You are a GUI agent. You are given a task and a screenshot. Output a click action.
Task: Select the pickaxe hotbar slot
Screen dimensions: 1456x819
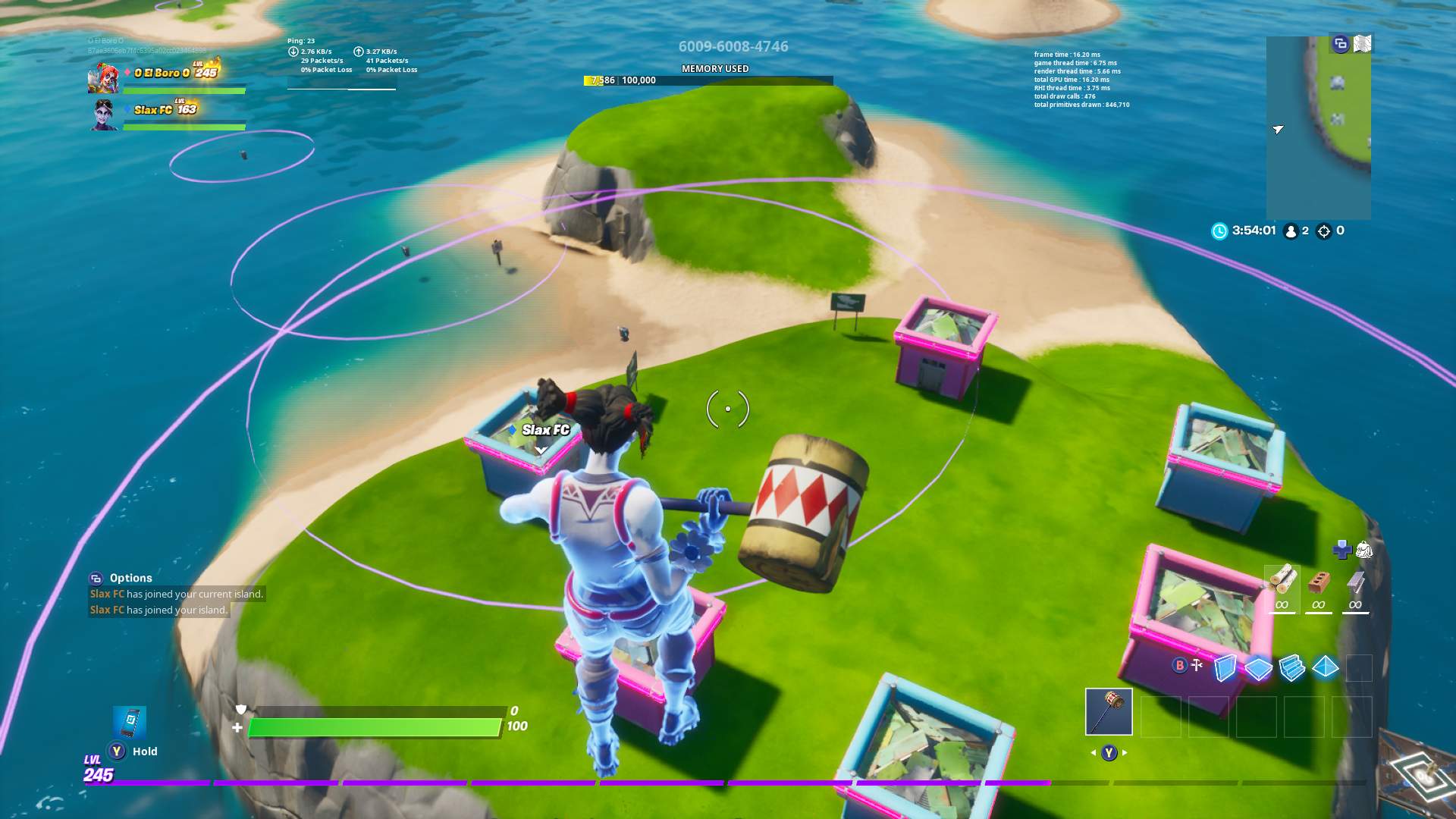[1109, 712]
